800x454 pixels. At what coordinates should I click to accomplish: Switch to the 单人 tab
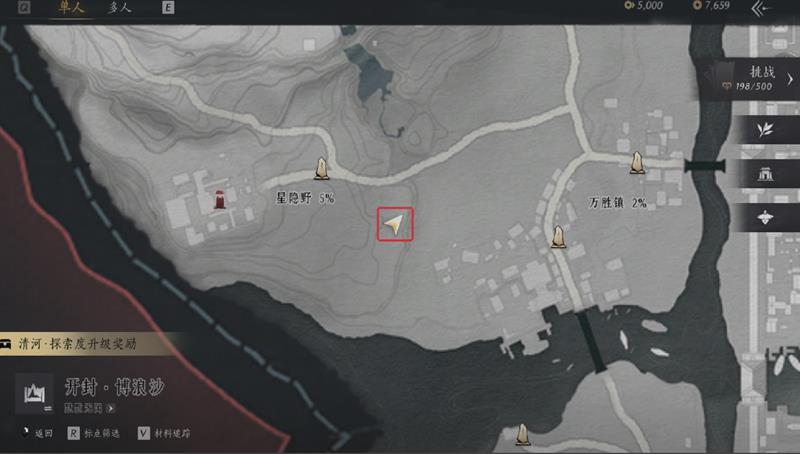[x=70, y=10]
